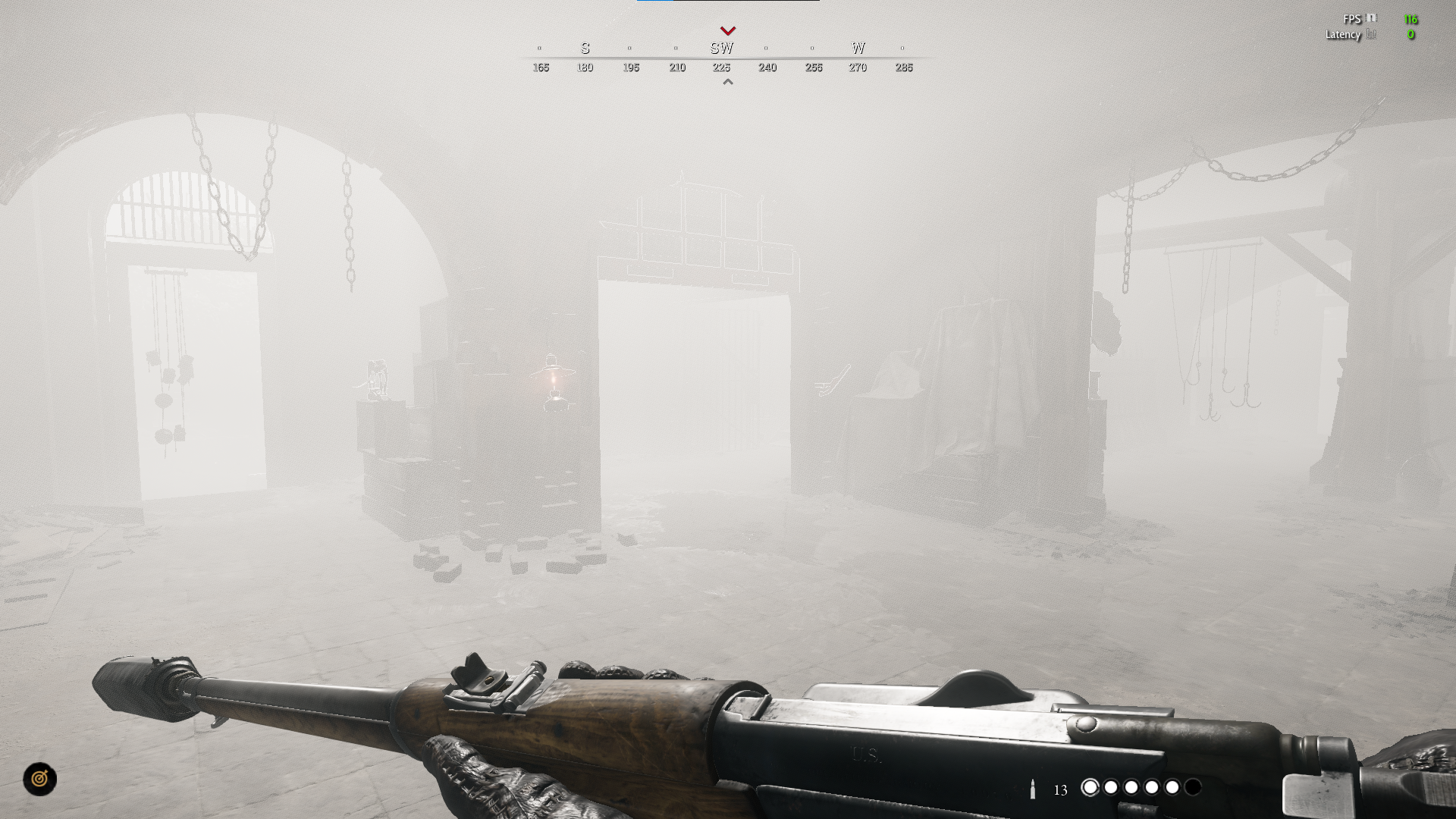The height and width of the screenshot is (819, 1456).
Task: Click the SW heading on the compass
Action: point(721,49)
